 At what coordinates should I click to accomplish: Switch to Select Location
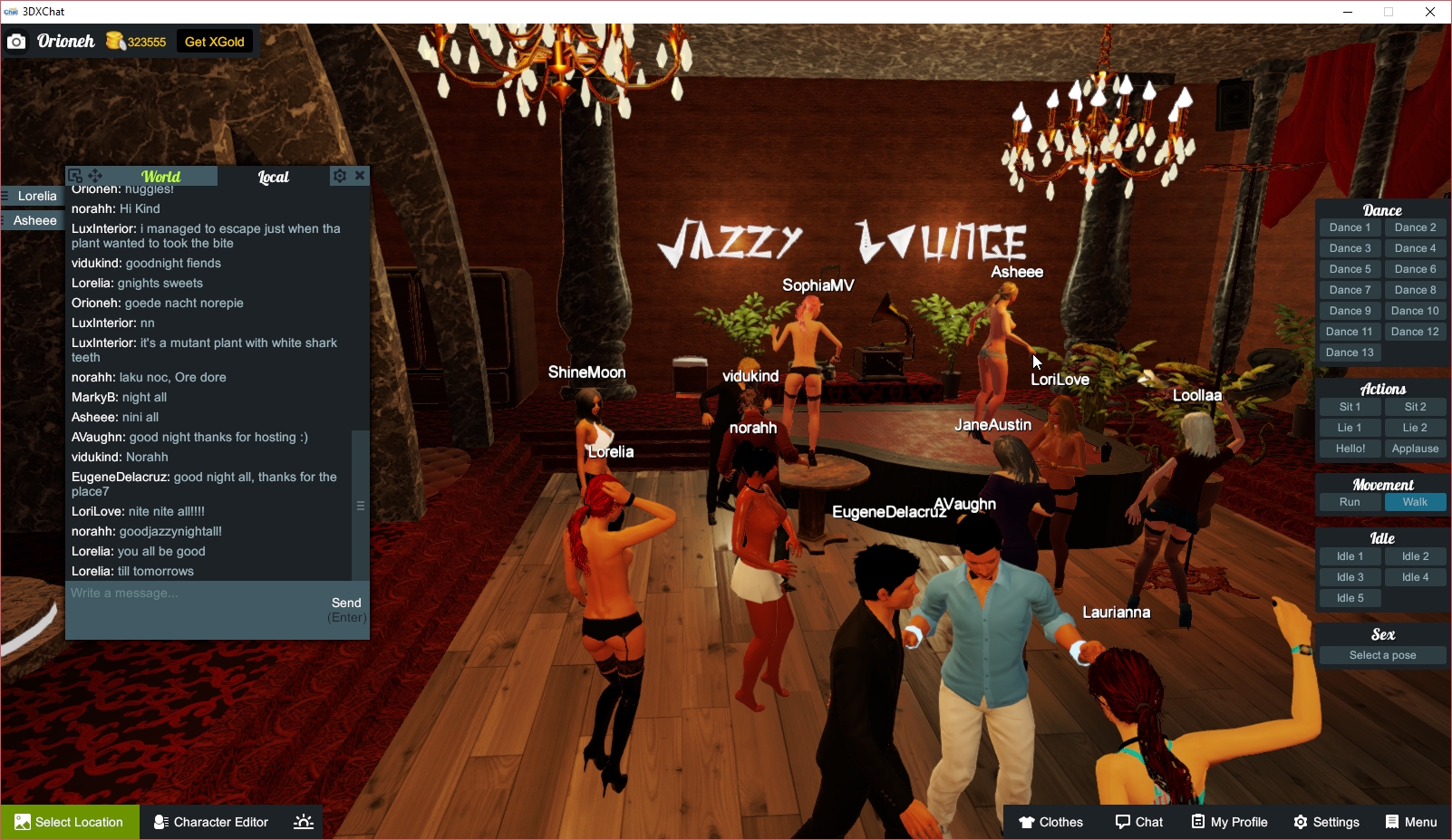[70, 822]
